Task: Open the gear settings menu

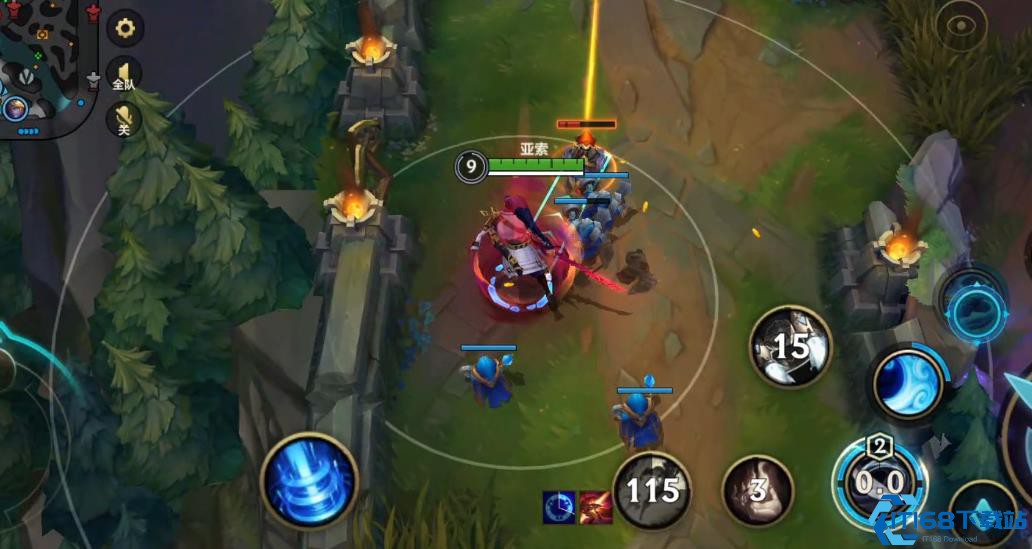Action: click(x=125, y=28)
